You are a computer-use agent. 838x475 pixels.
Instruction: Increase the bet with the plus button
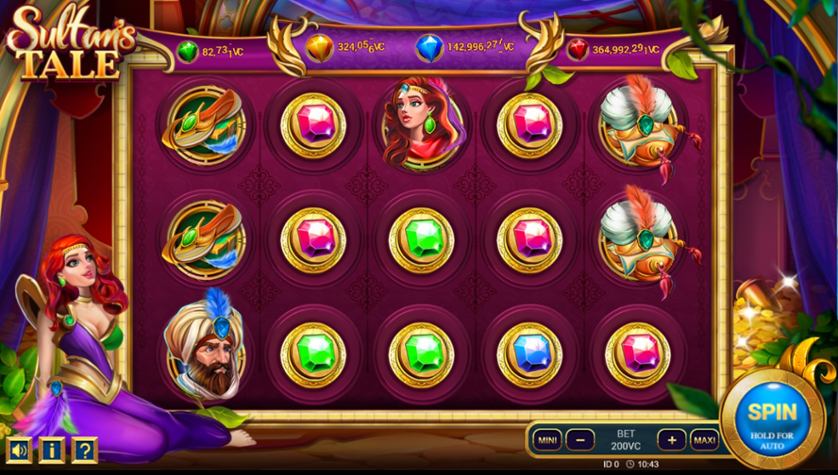click(671, 439)
